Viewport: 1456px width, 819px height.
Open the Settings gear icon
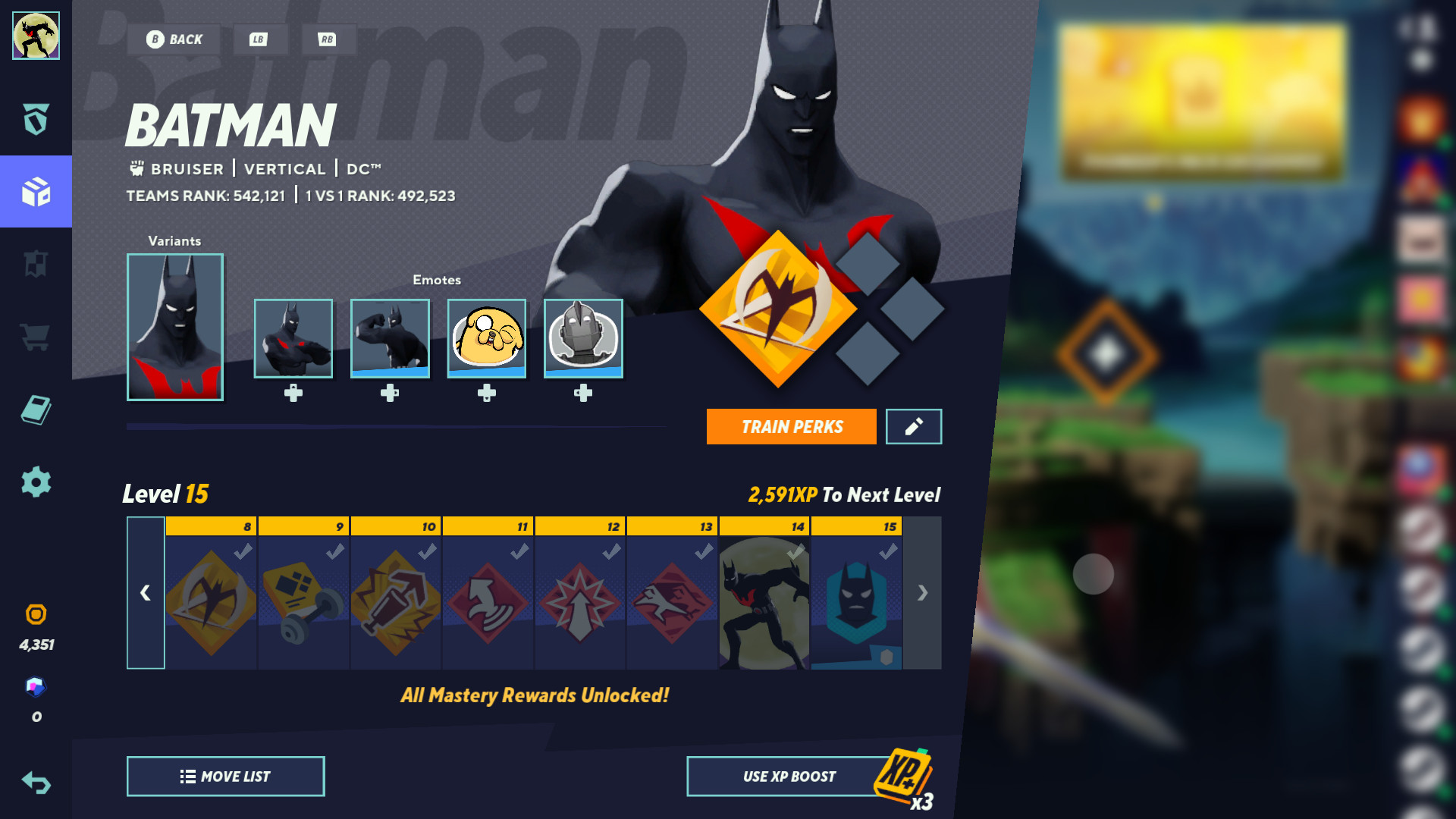[x=36, y=480]
